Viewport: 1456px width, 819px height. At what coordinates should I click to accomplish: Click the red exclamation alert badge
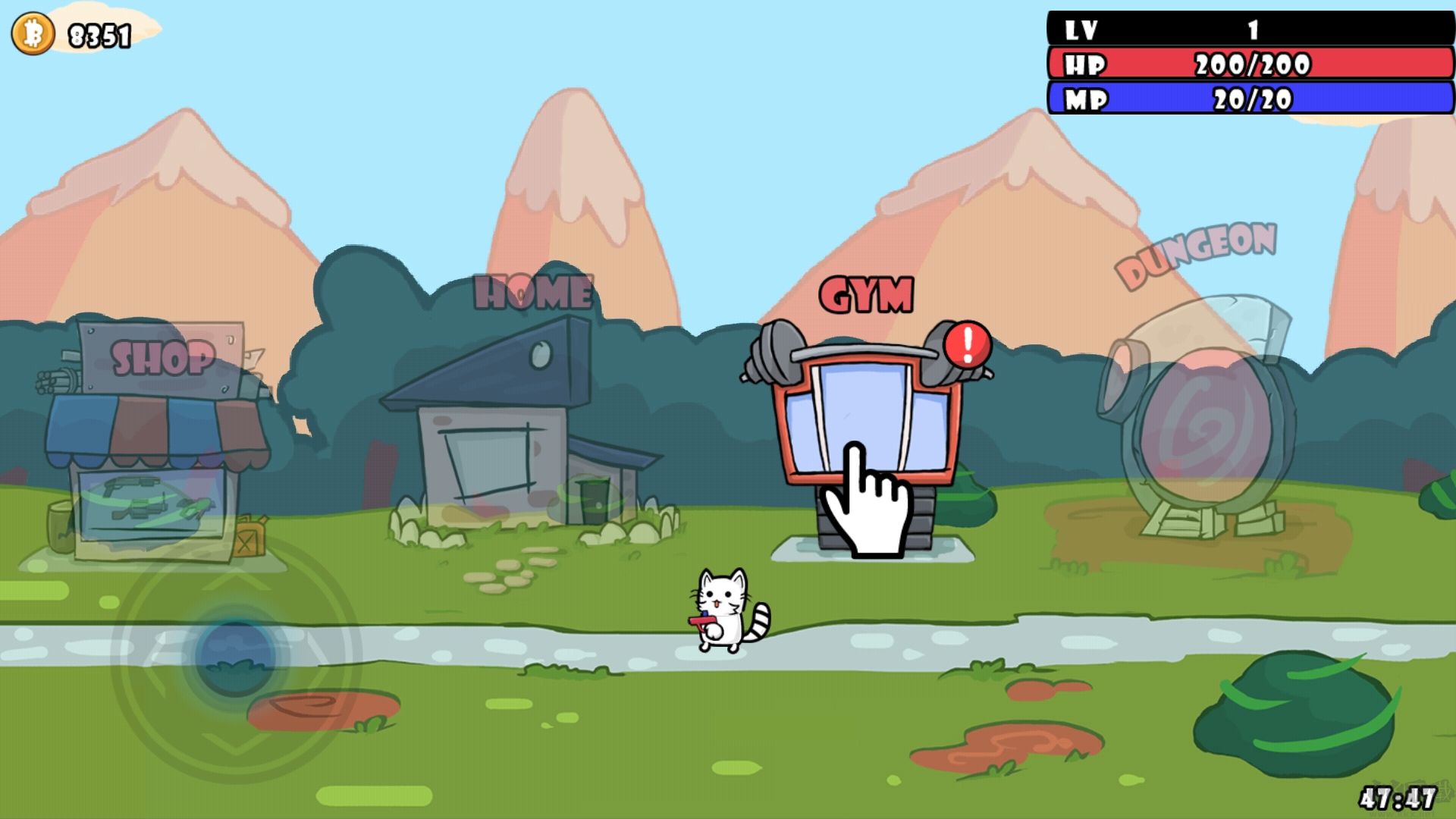click(x=968, y=345)
